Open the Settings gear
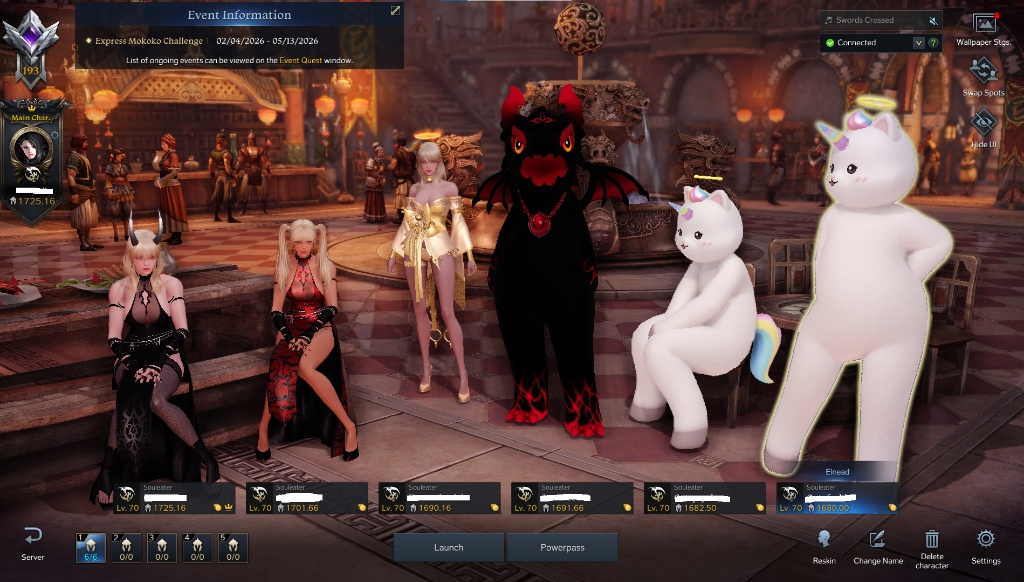1024x582 pixels. pos(986,544)
